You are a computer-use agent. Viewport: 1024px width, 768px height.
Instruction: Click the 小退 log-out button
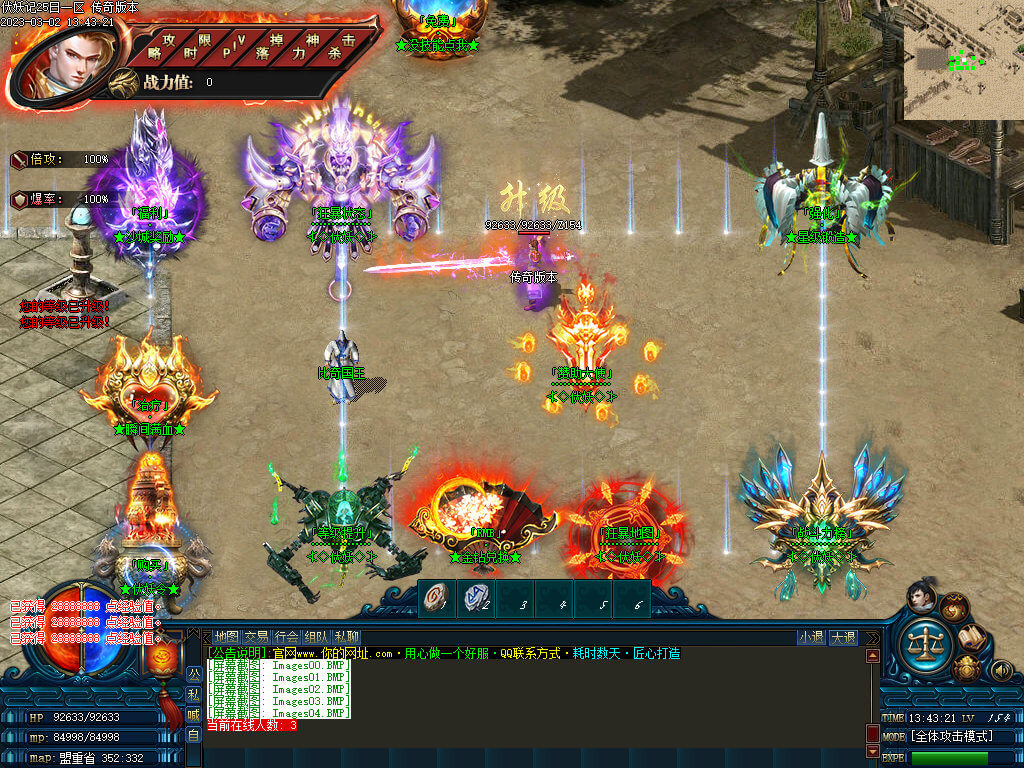(x=811, y=637)
